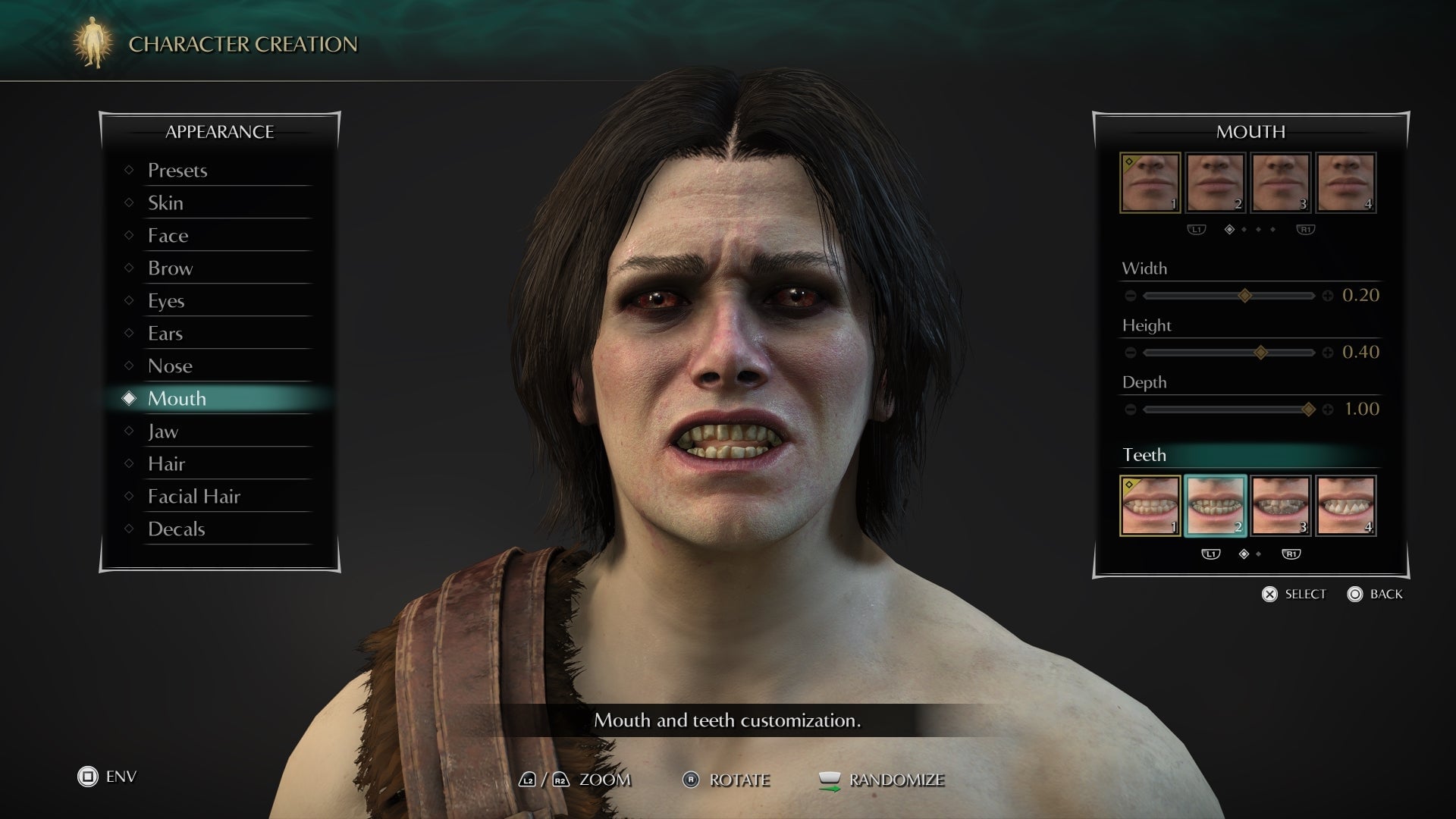Select the Ears menu entry

point(165,334)
